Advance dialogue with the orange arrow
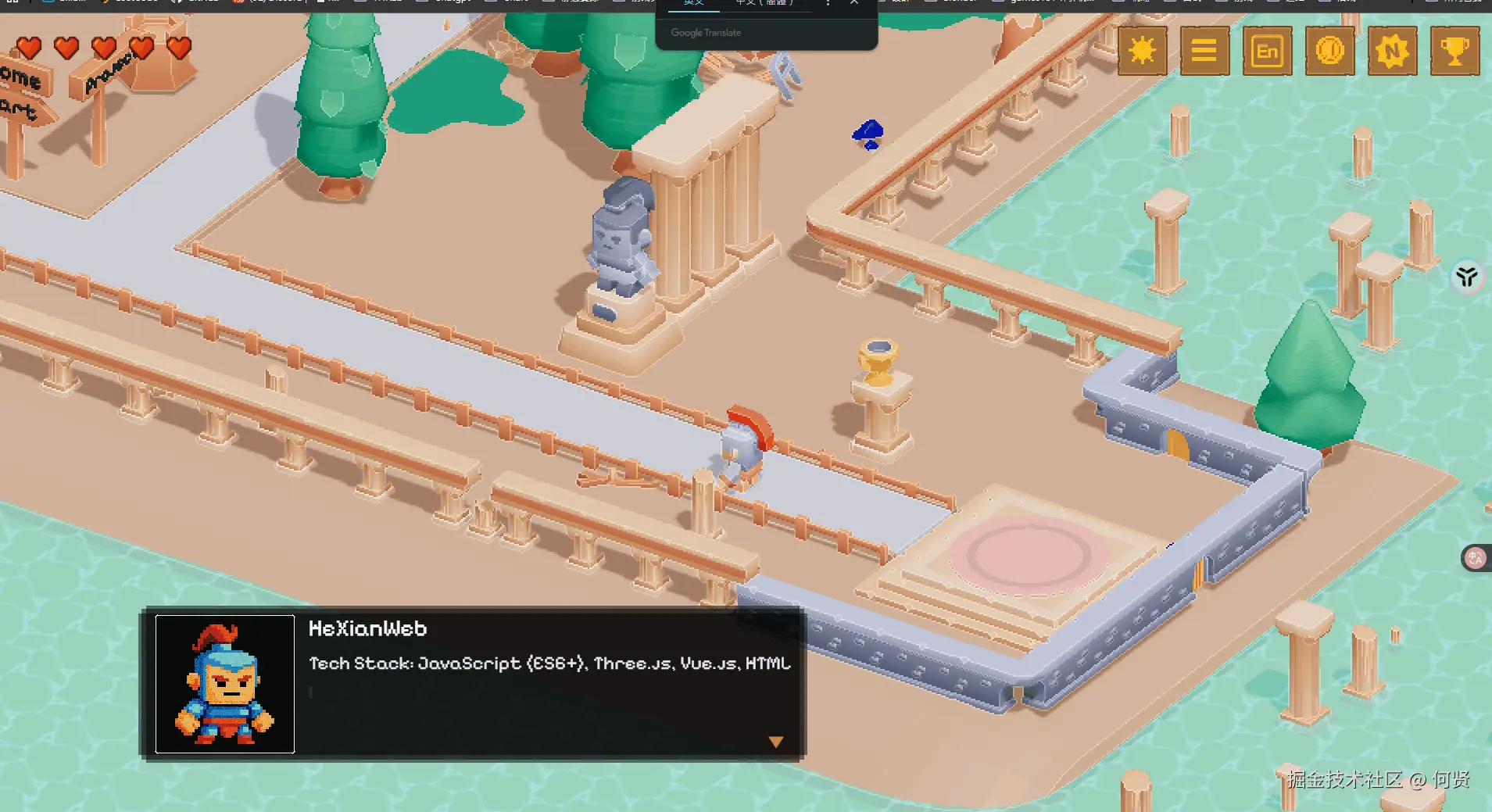This screenshot has height=812, width=1492. tap(775, 742)
